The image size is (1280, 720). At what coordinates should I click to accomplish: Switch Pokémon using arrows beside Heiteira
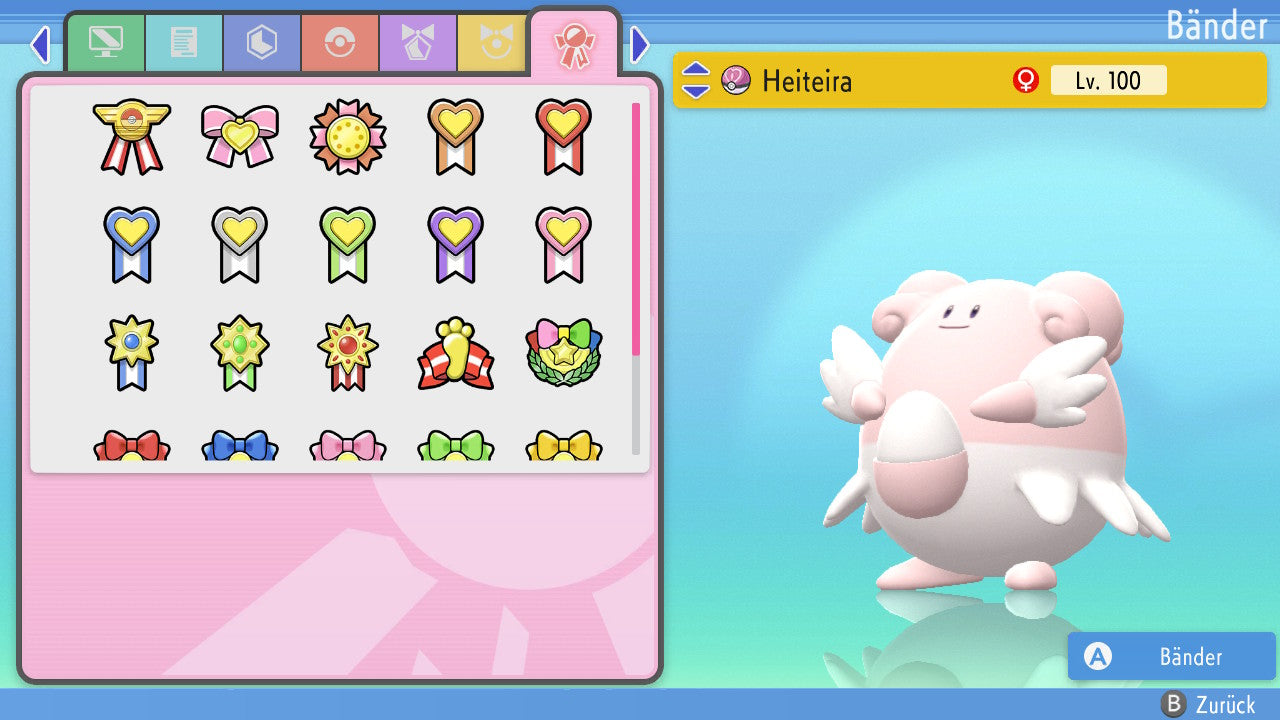tap(696, 80)
